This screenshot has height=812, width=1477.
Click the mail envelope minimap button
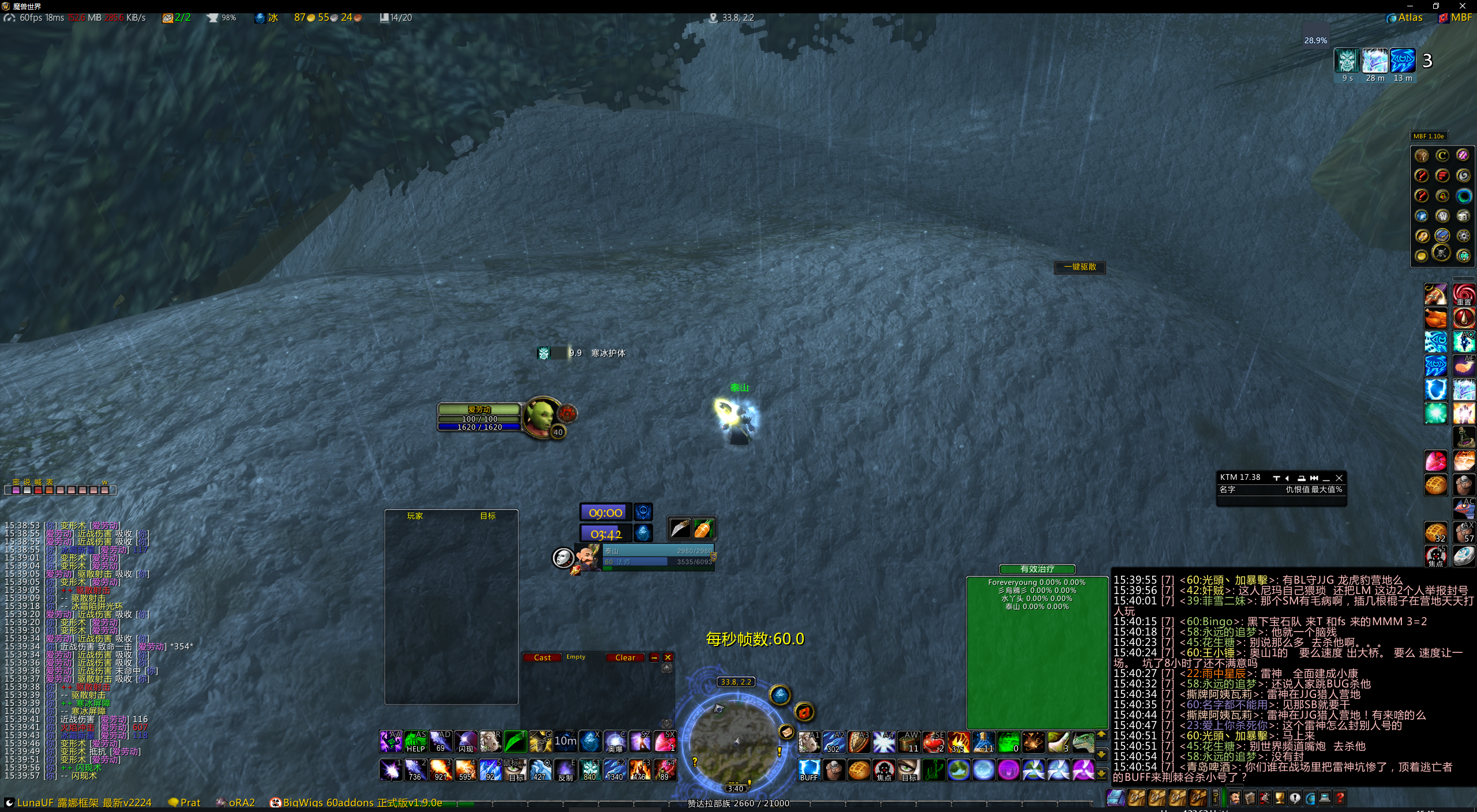786,732
